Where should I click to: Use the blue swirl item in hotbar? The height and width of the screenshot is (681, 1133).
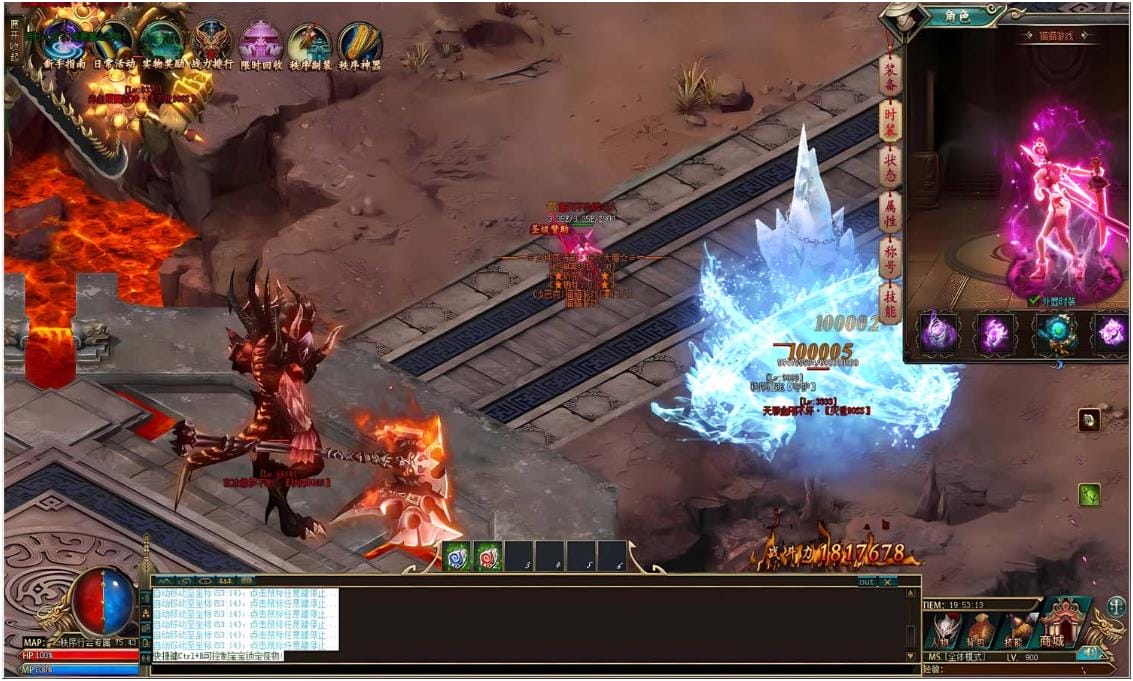[x=456, y=556]
